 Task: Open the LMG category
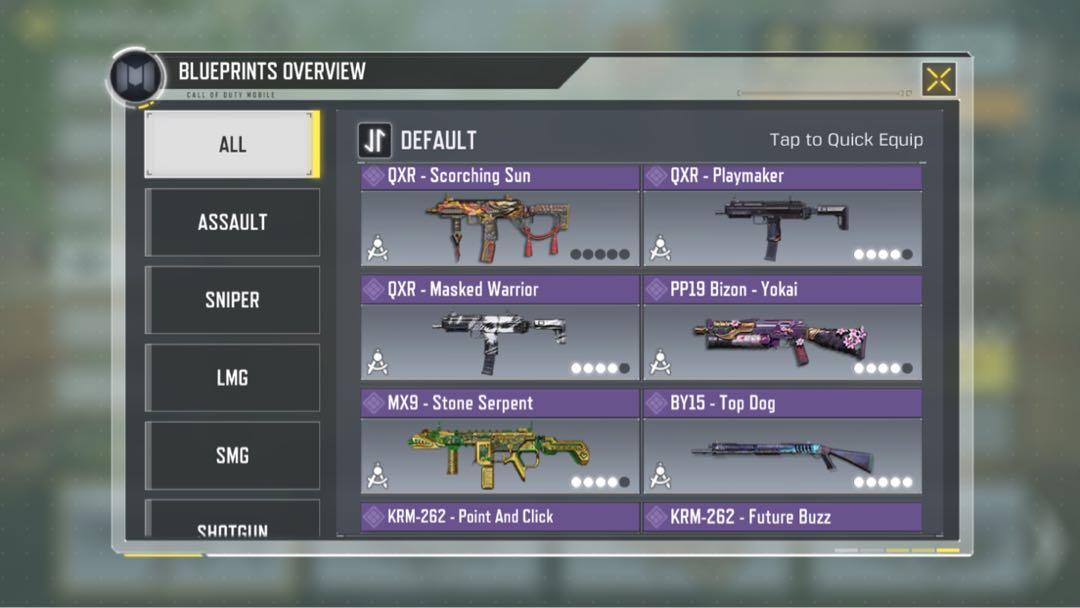click(232, 378)
